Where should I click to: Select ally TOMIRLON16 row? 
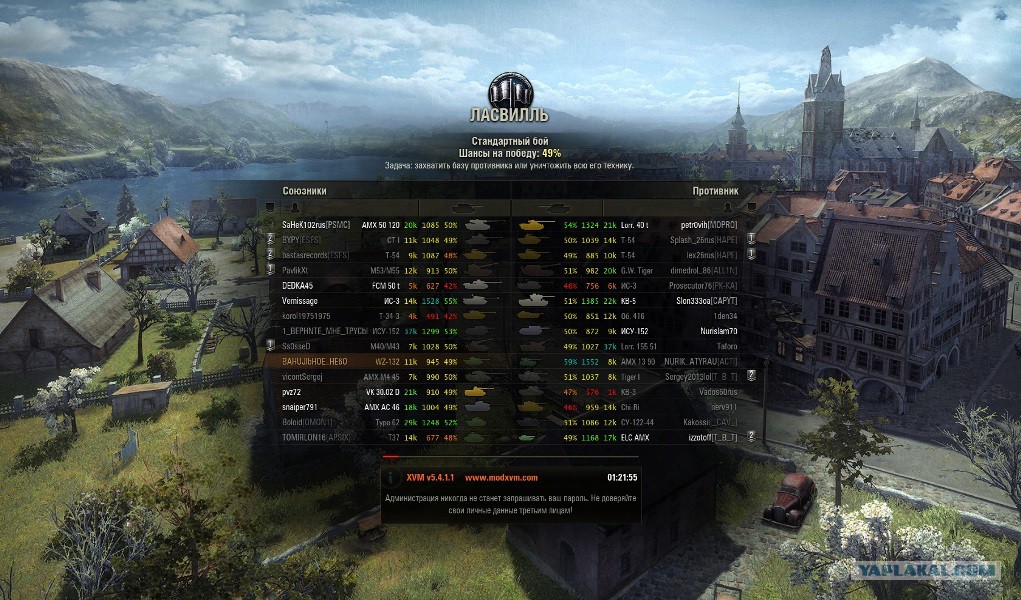click(x=316, y=437)
